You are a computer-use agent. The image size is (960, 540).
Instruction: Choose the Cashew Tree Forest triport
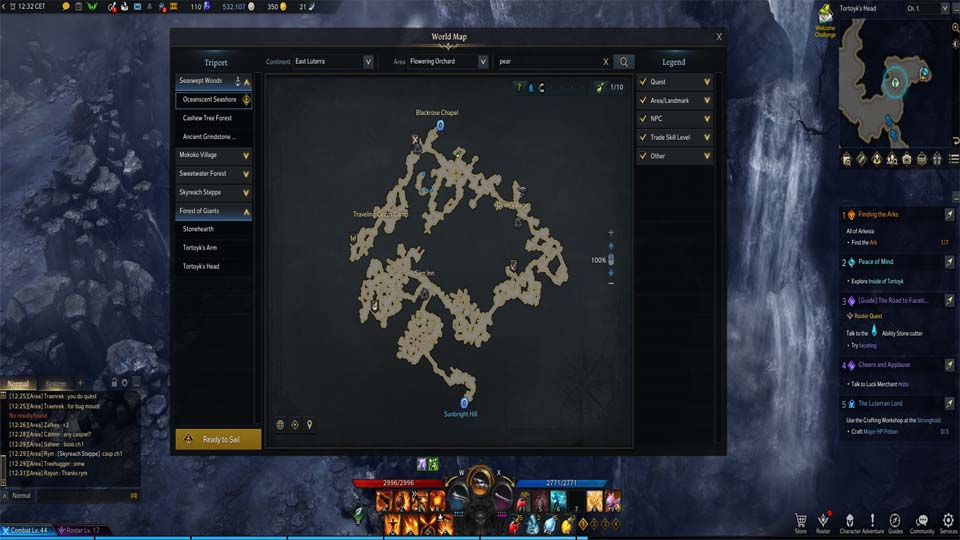pos(207,118)
